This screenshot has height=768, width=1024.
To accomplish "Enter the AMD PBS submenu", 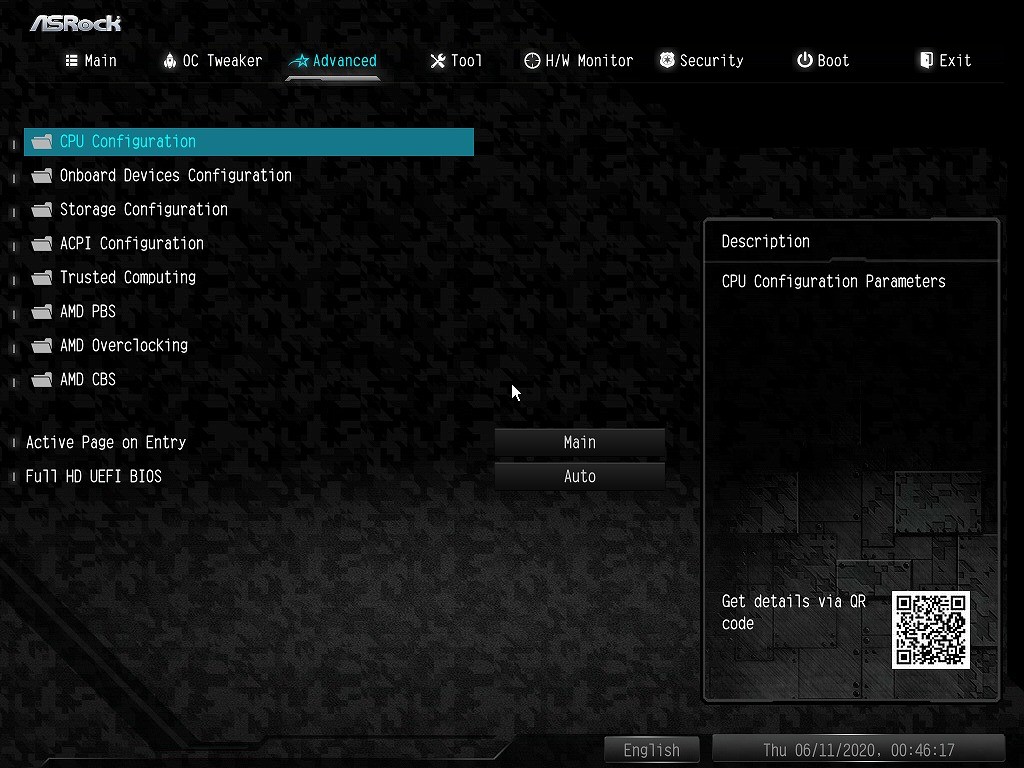I will coord(87,312).
